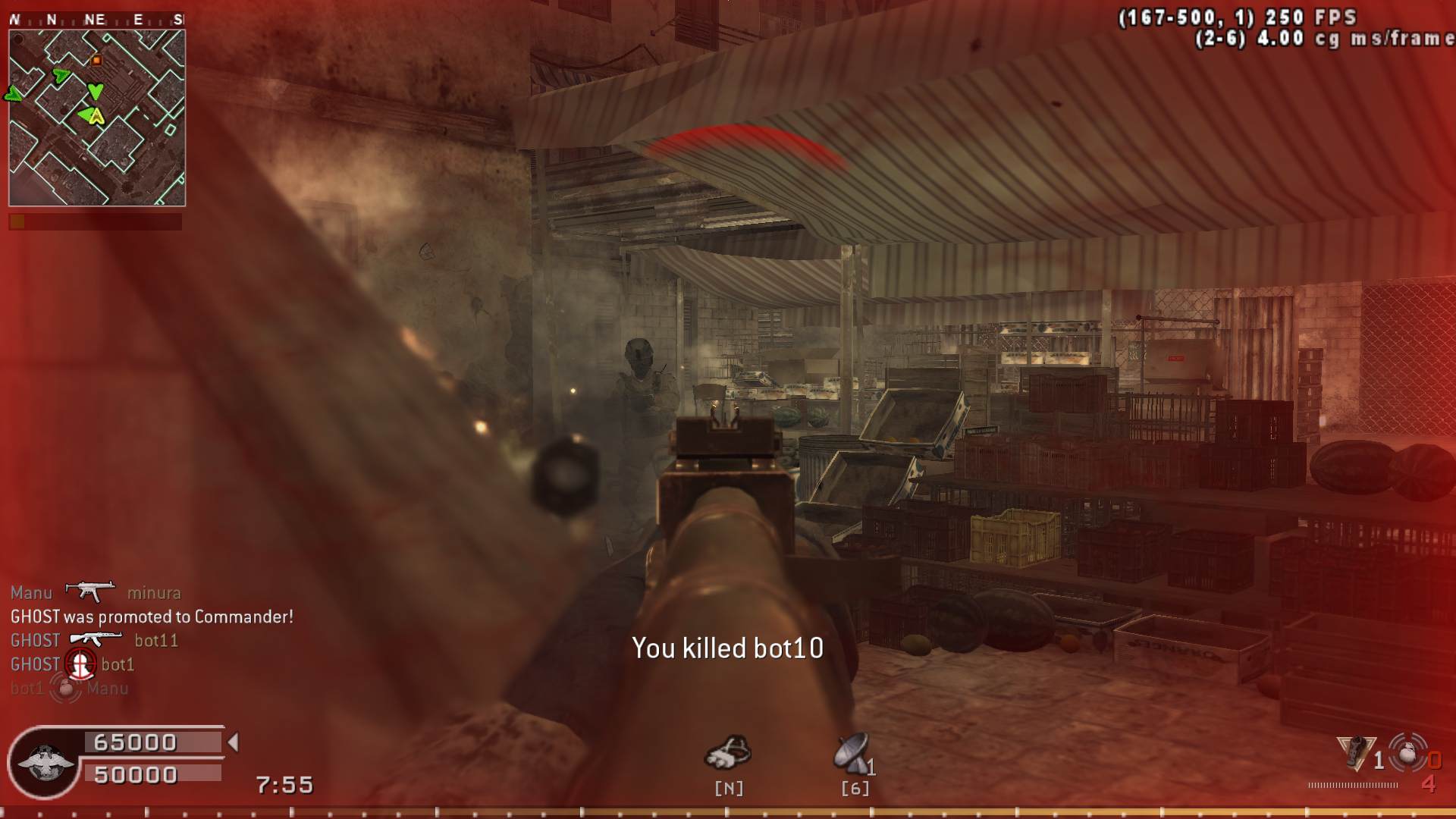This screenshot has height=819, width=1456.
Task: Click the eagle team emblem
Action: (44, 762)
